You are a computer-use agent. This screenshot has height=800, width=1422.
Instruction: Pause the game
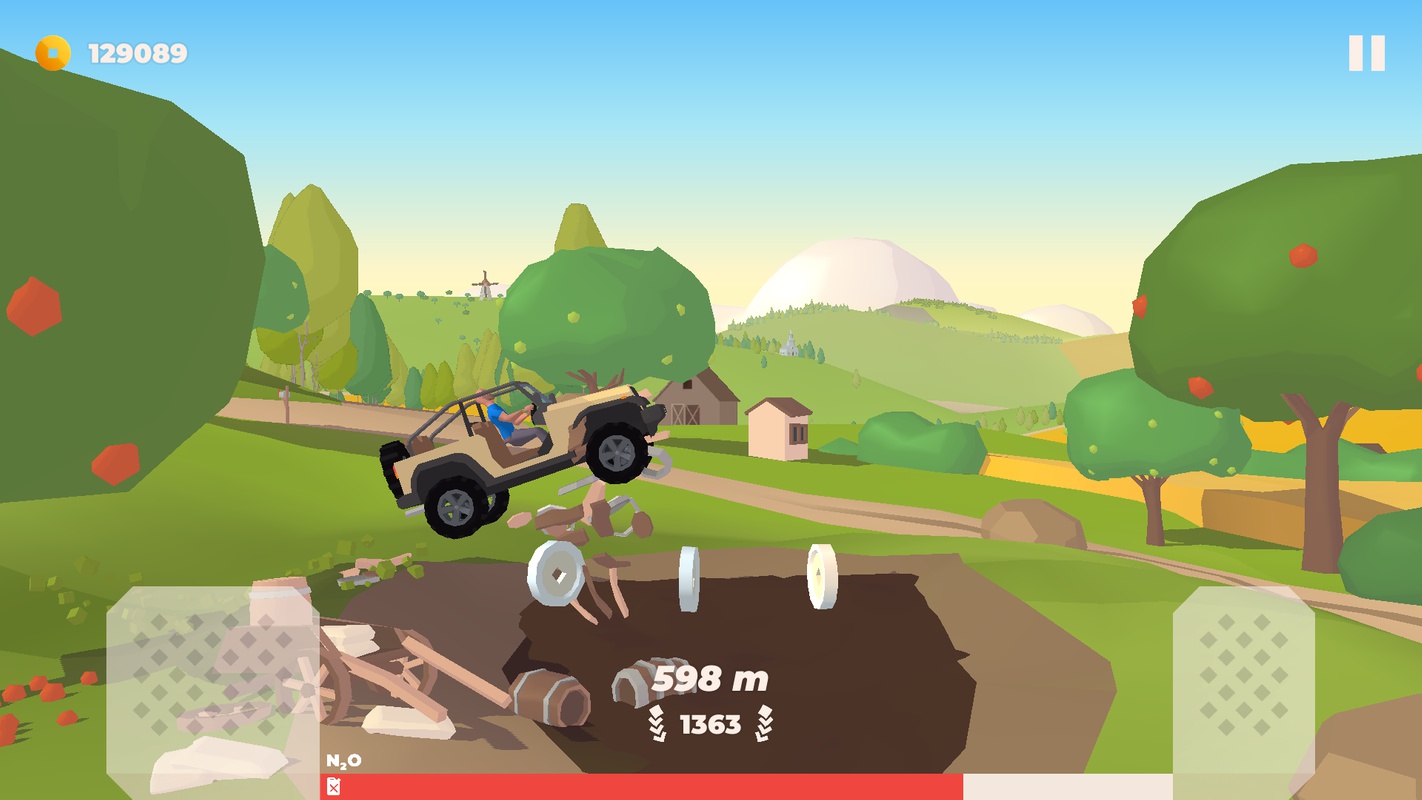click(1366, 53)
